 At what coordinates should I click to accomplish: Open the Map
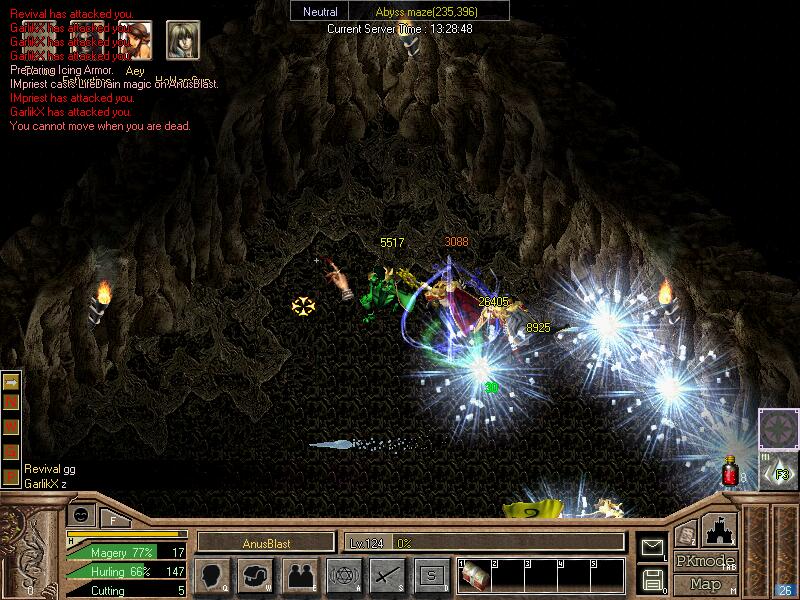pyautogui.click(x=705, y=584)
